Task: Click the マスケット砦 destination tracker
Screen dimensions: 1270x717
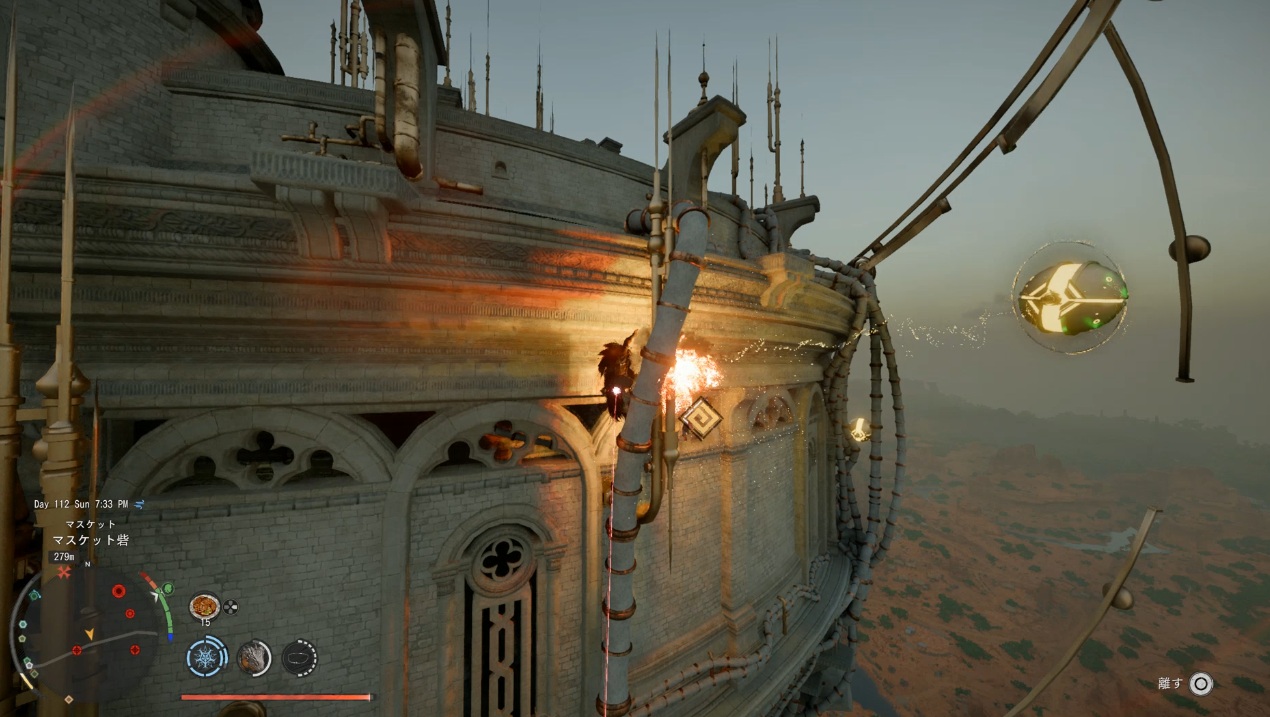Action: pyautogui.click(x=90, y=540)
